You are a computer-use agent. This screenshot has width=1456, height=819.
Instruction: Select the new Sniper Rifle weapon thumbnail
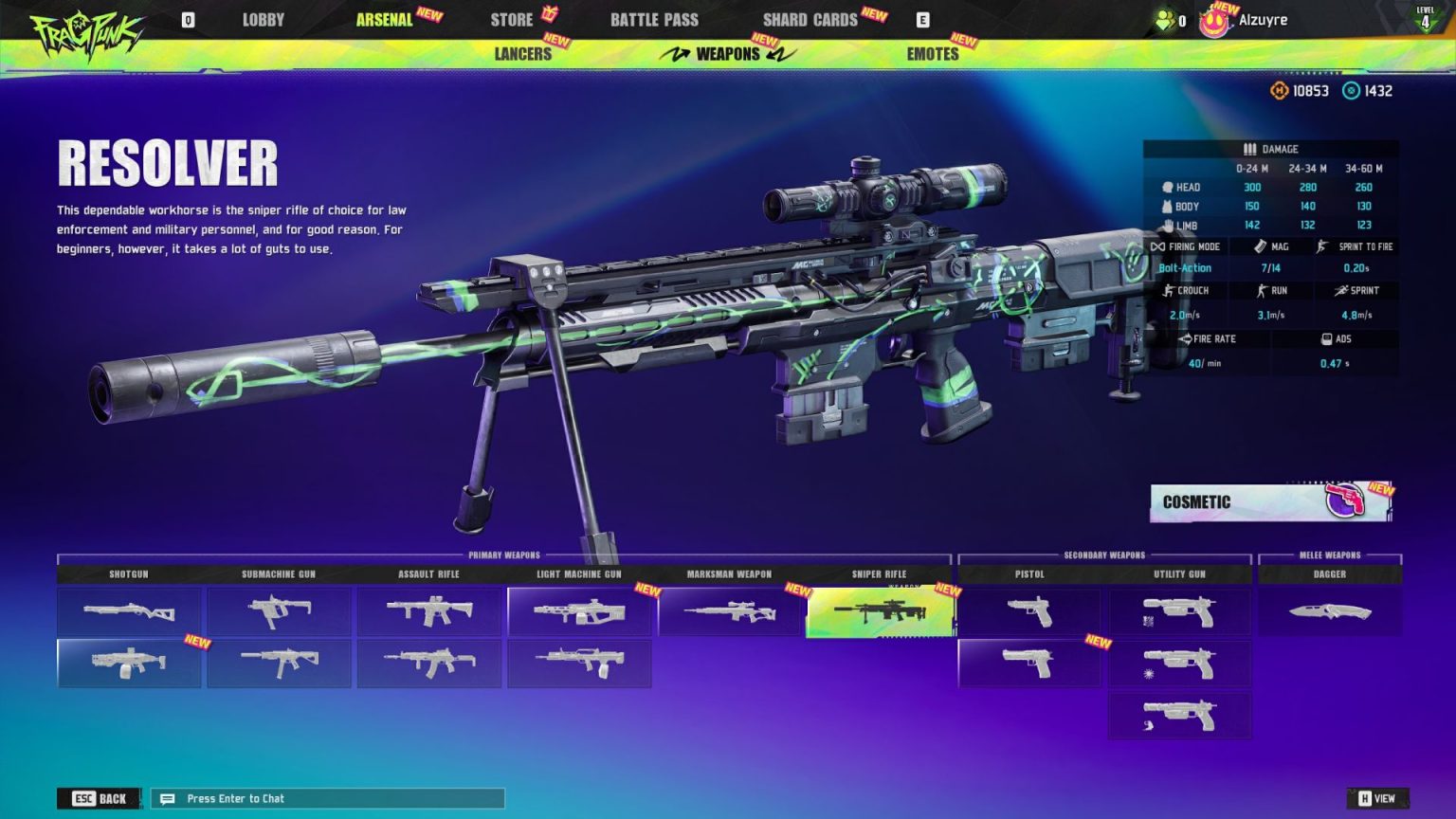coord(880,611)
